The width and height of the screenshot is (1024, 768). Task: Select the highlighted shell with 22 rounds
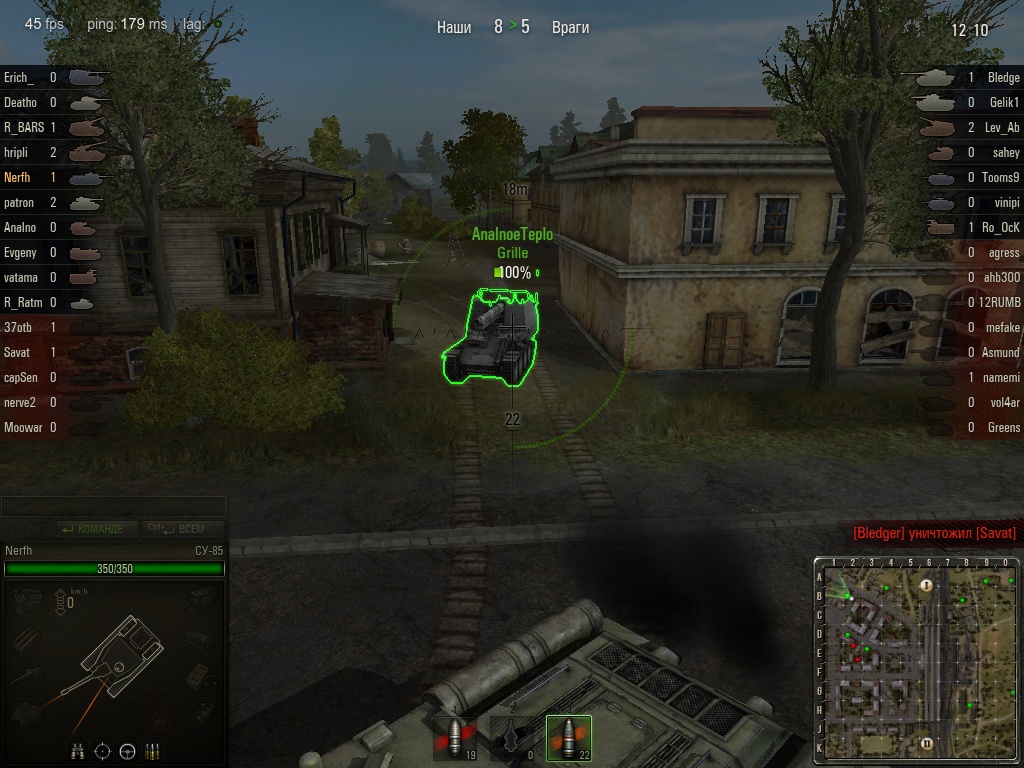click(569, 738)
